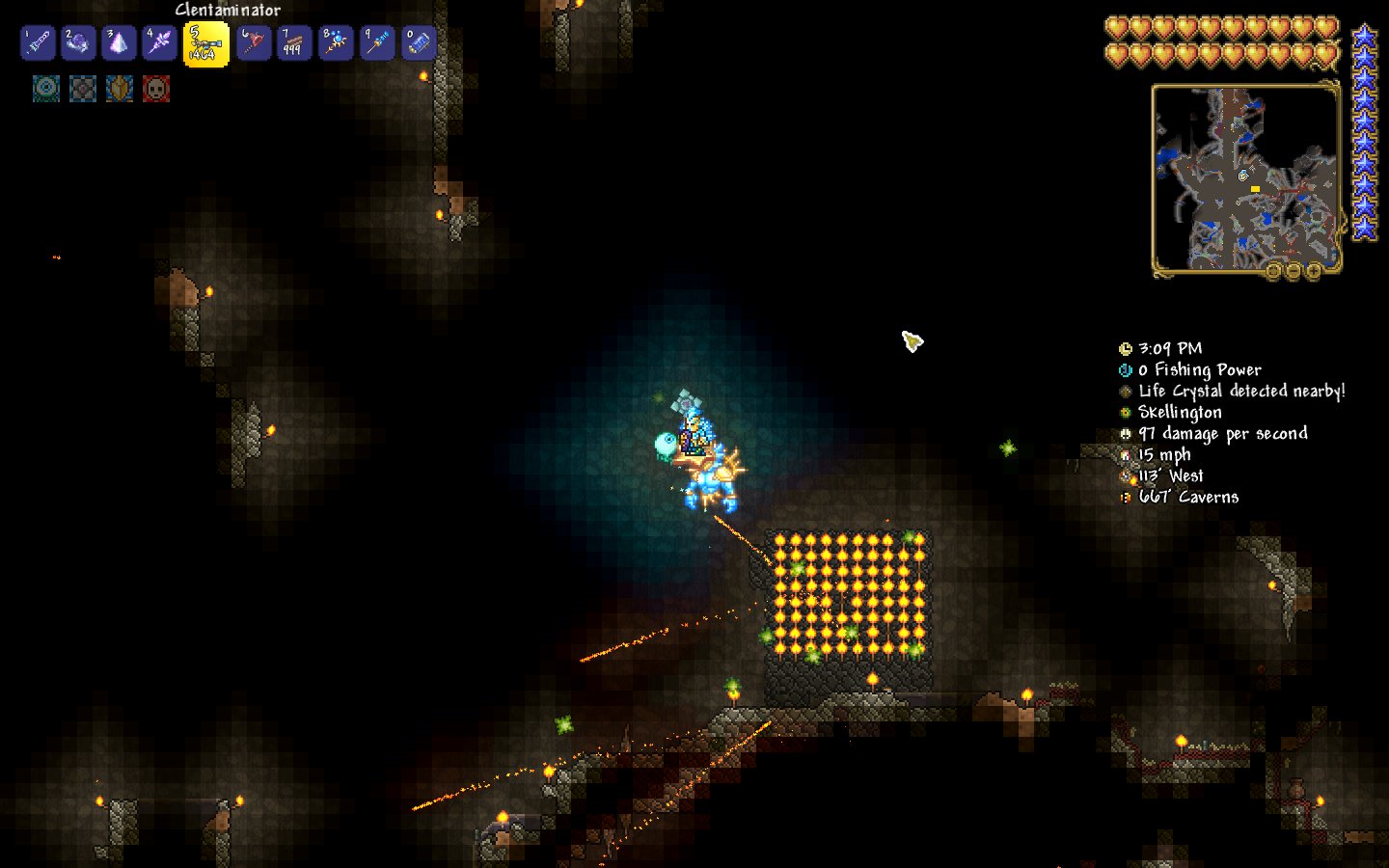Image resolution: width=1389 pixels, height=868 pixels.
Task: Dismiss the green buff icon below the hotbar
Action: pyautogui.click(x=47, y=89)
